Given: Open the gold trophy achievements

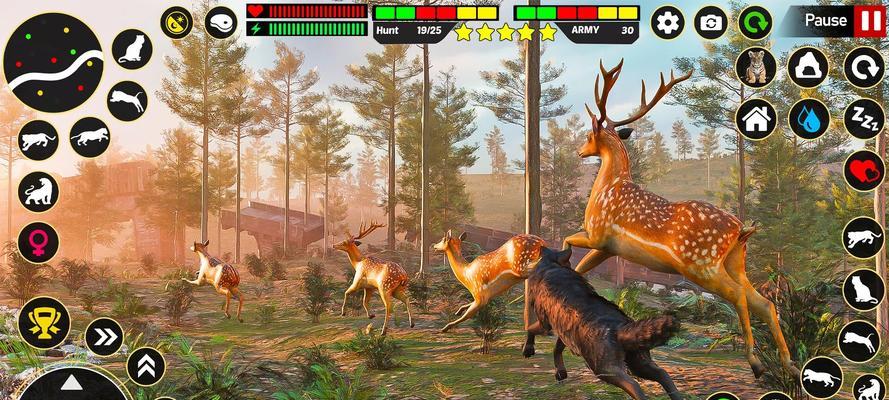Looking at the screenshot, I should [43, 322].
